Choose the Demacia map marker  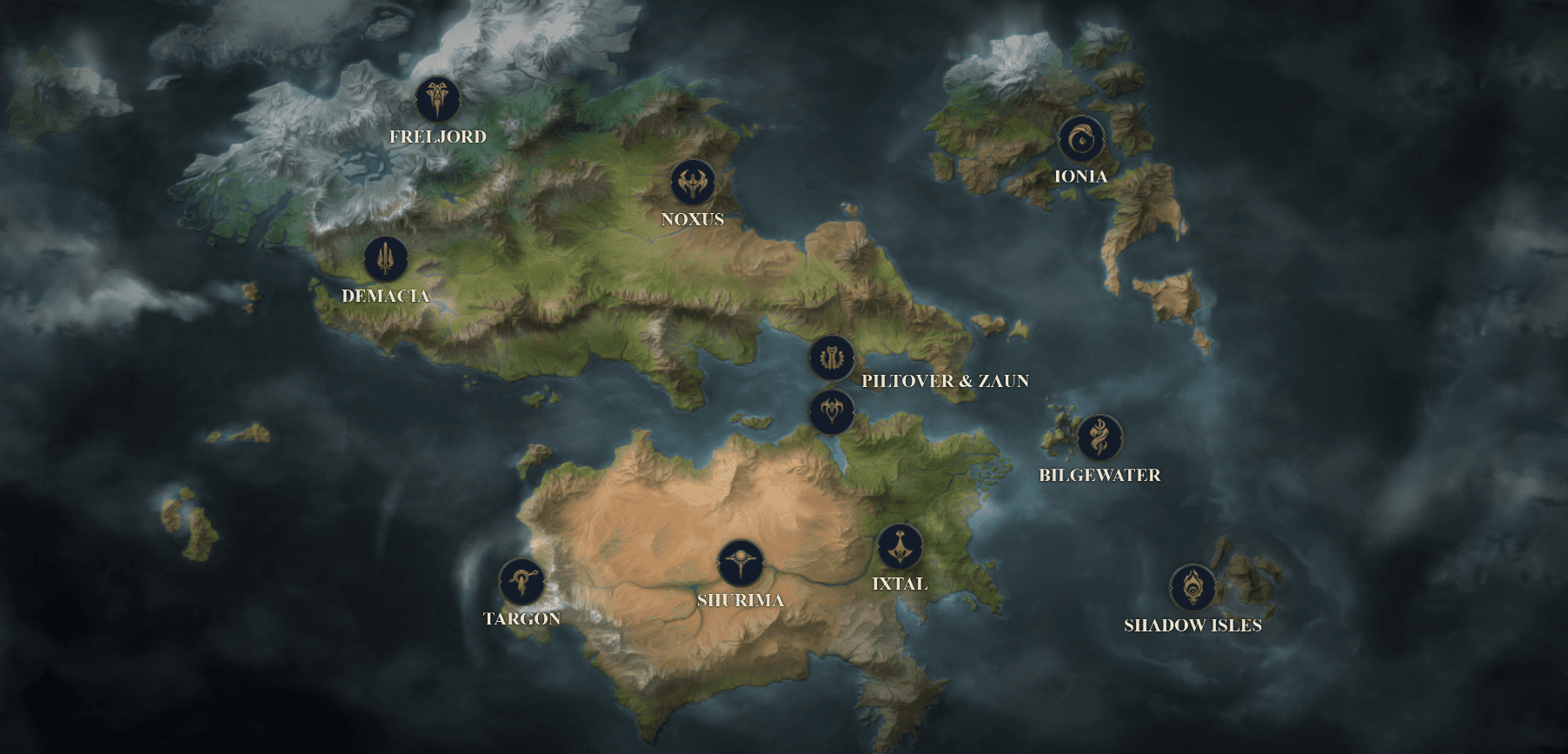click(386, 258)
